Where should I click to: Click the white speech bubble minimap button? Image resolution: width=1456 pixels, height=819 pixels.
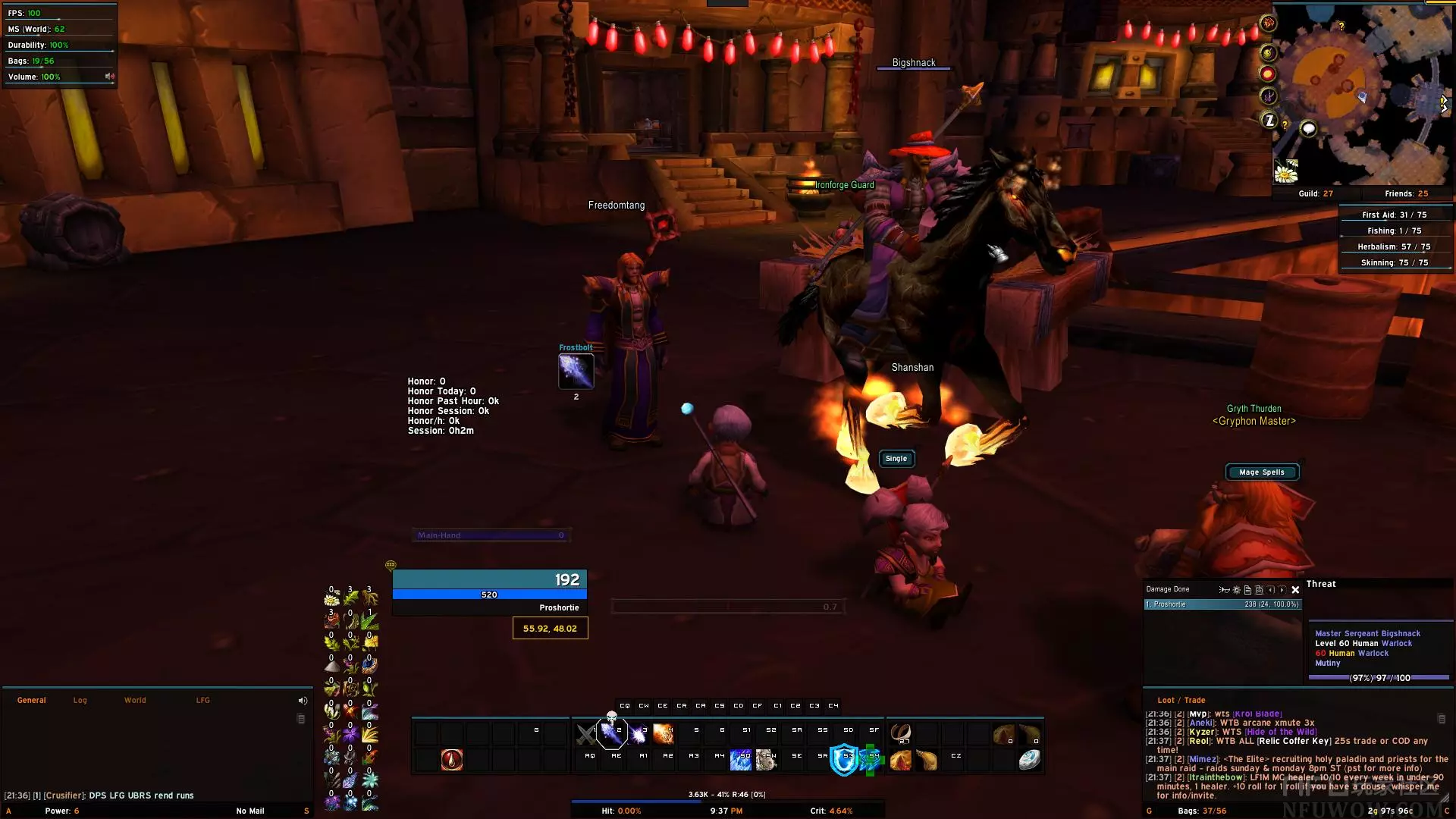click(1308, 129)
